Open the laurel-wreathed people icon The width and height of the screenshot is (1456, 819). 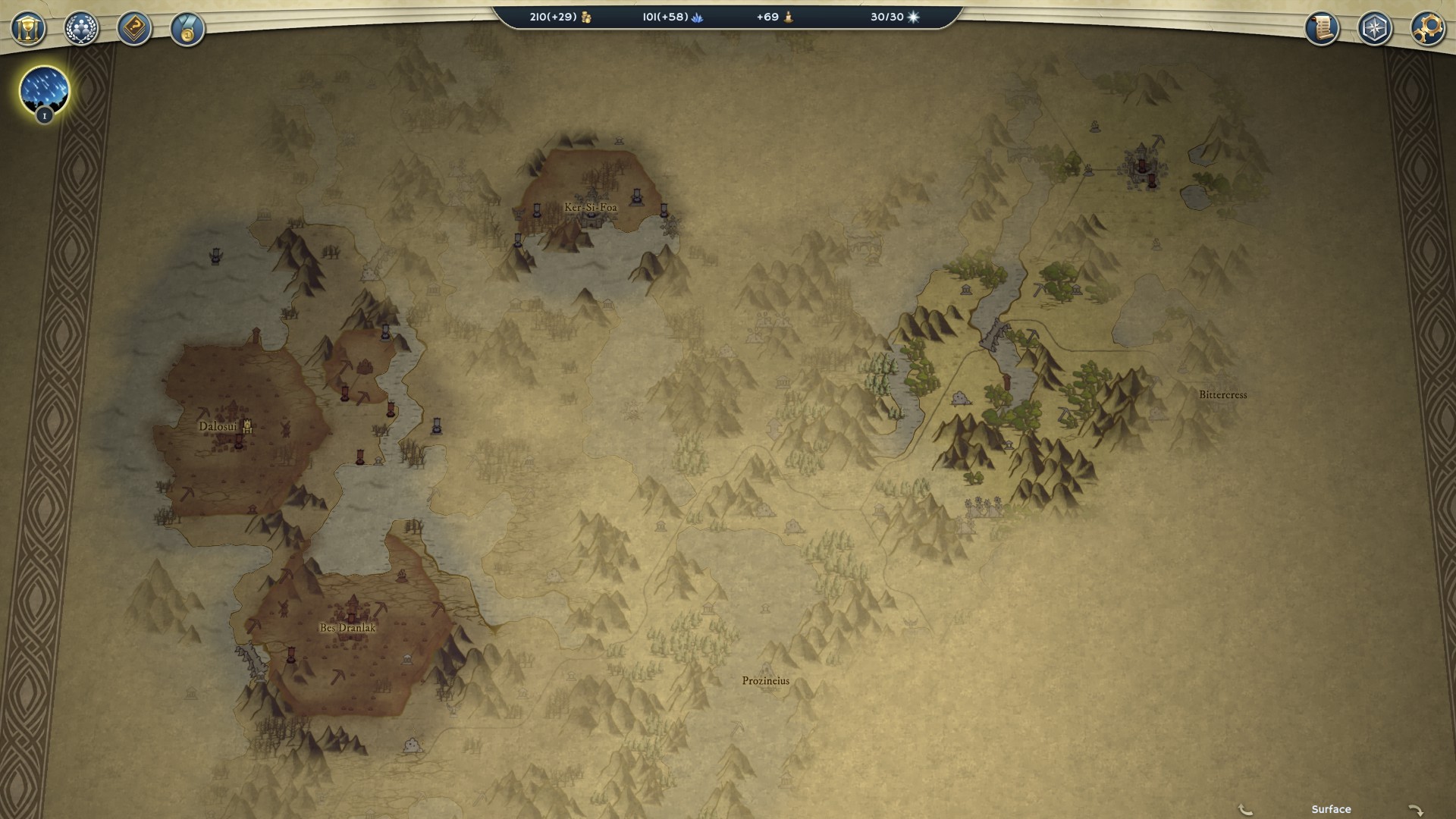81,29
